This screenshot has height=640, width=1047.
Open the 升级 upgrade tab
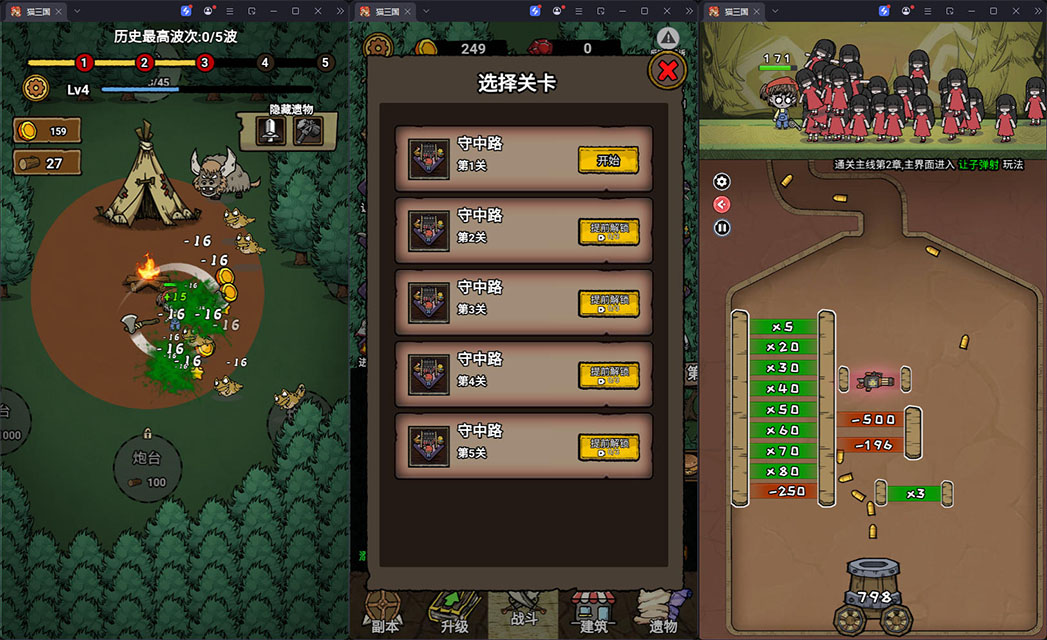tap(453, 612)
